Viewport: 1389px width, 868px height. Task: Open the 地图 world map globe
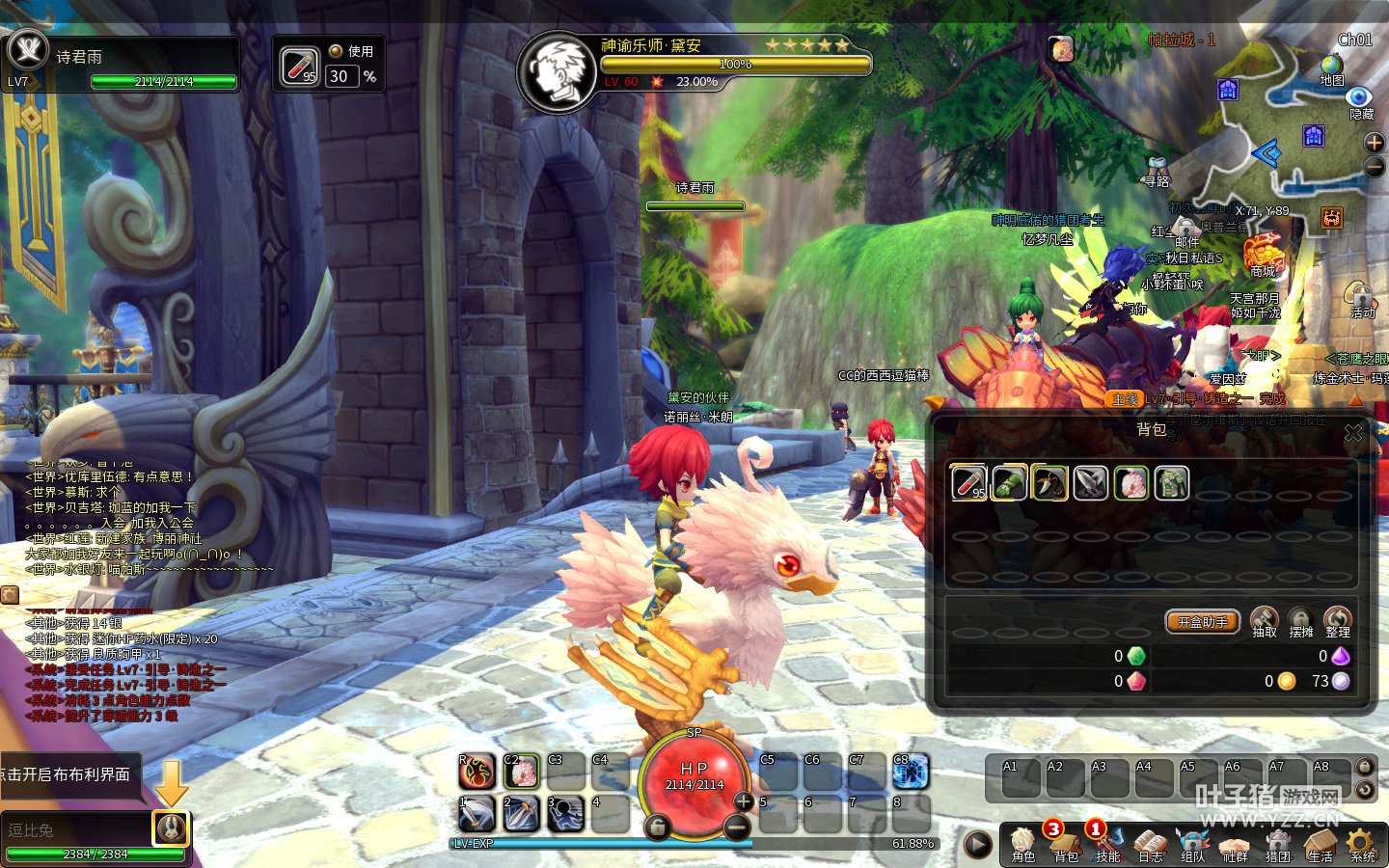[1331, 68]
